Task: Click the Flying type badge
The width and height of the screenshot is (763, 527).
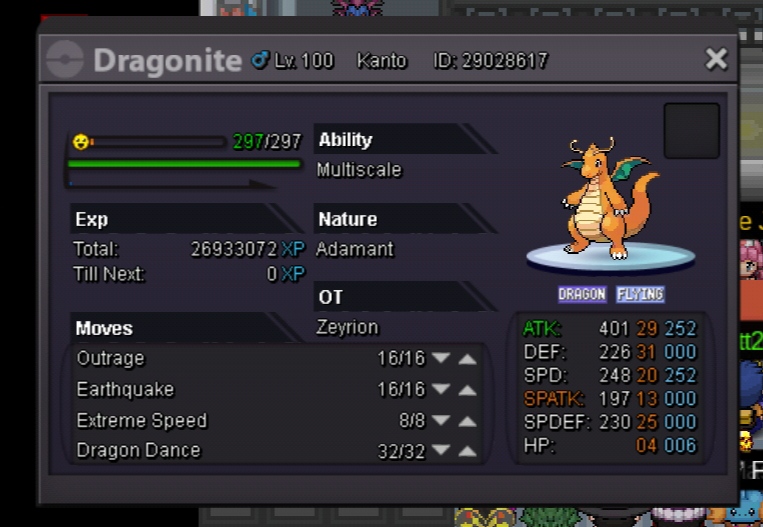Action: [640, 294]
